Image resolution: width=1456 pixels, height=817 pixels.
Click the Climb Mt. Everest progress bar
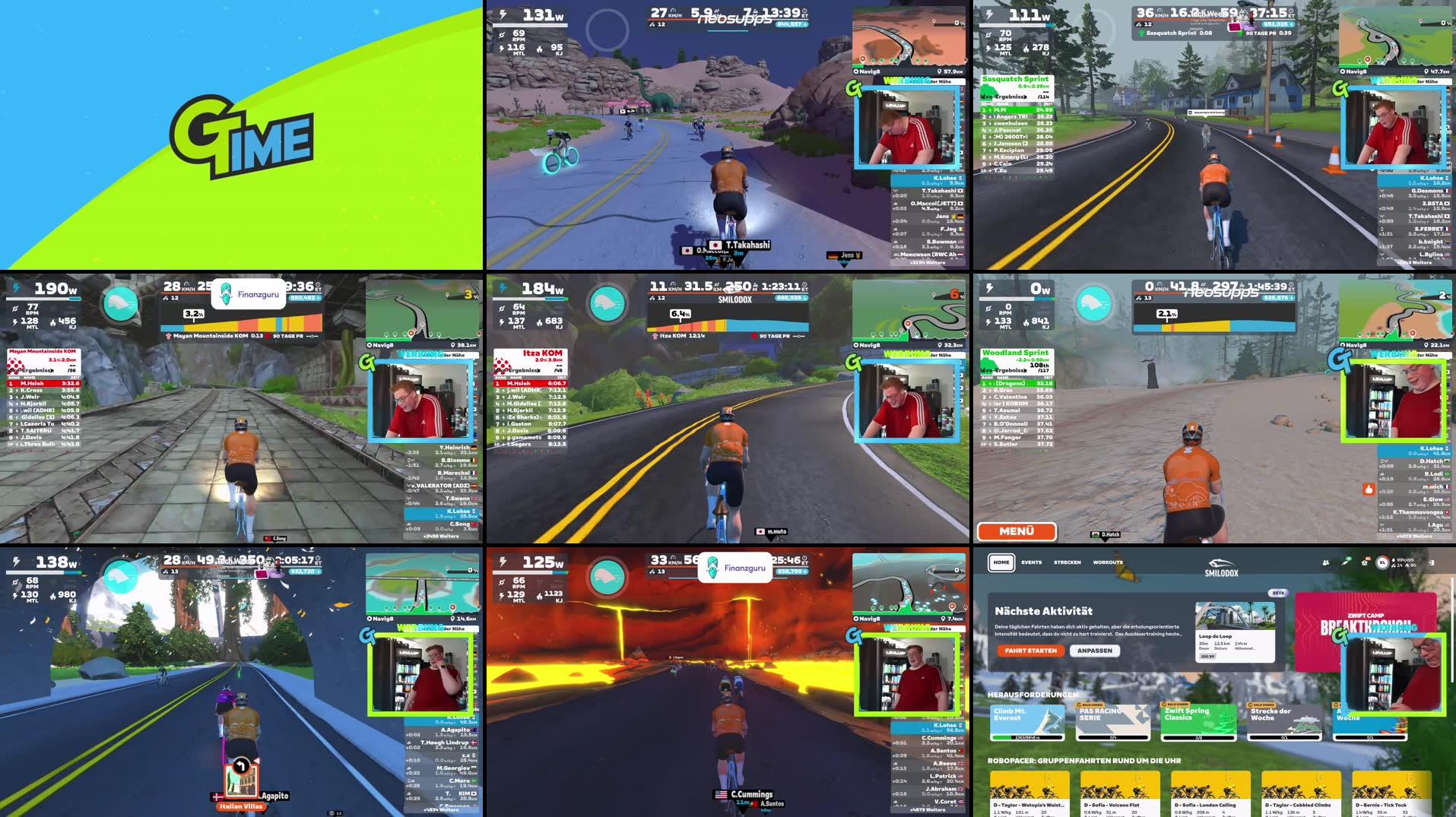point(1026,737)
